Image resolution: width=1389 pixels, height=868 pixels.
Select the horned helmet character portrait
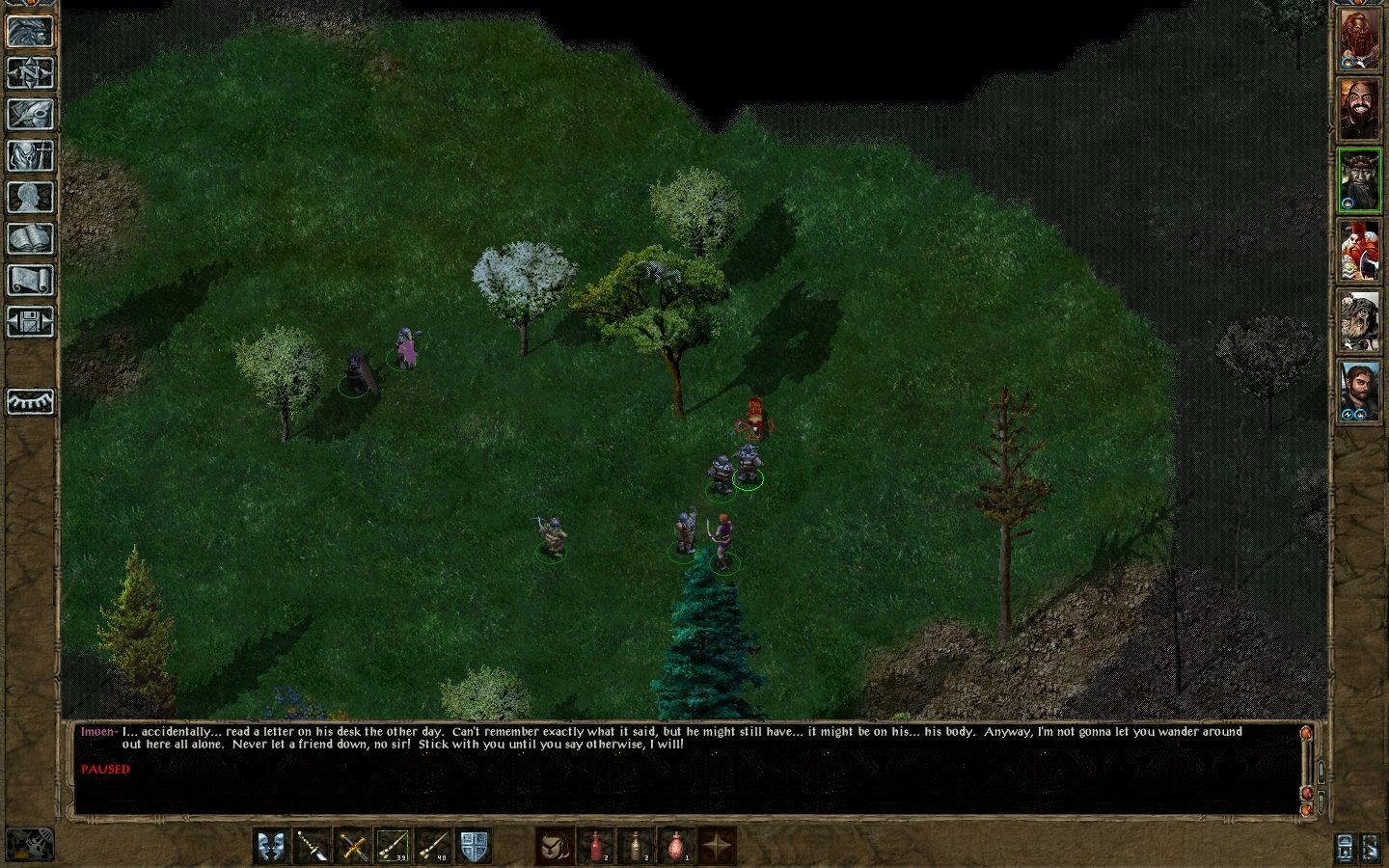coord(1360,181)
